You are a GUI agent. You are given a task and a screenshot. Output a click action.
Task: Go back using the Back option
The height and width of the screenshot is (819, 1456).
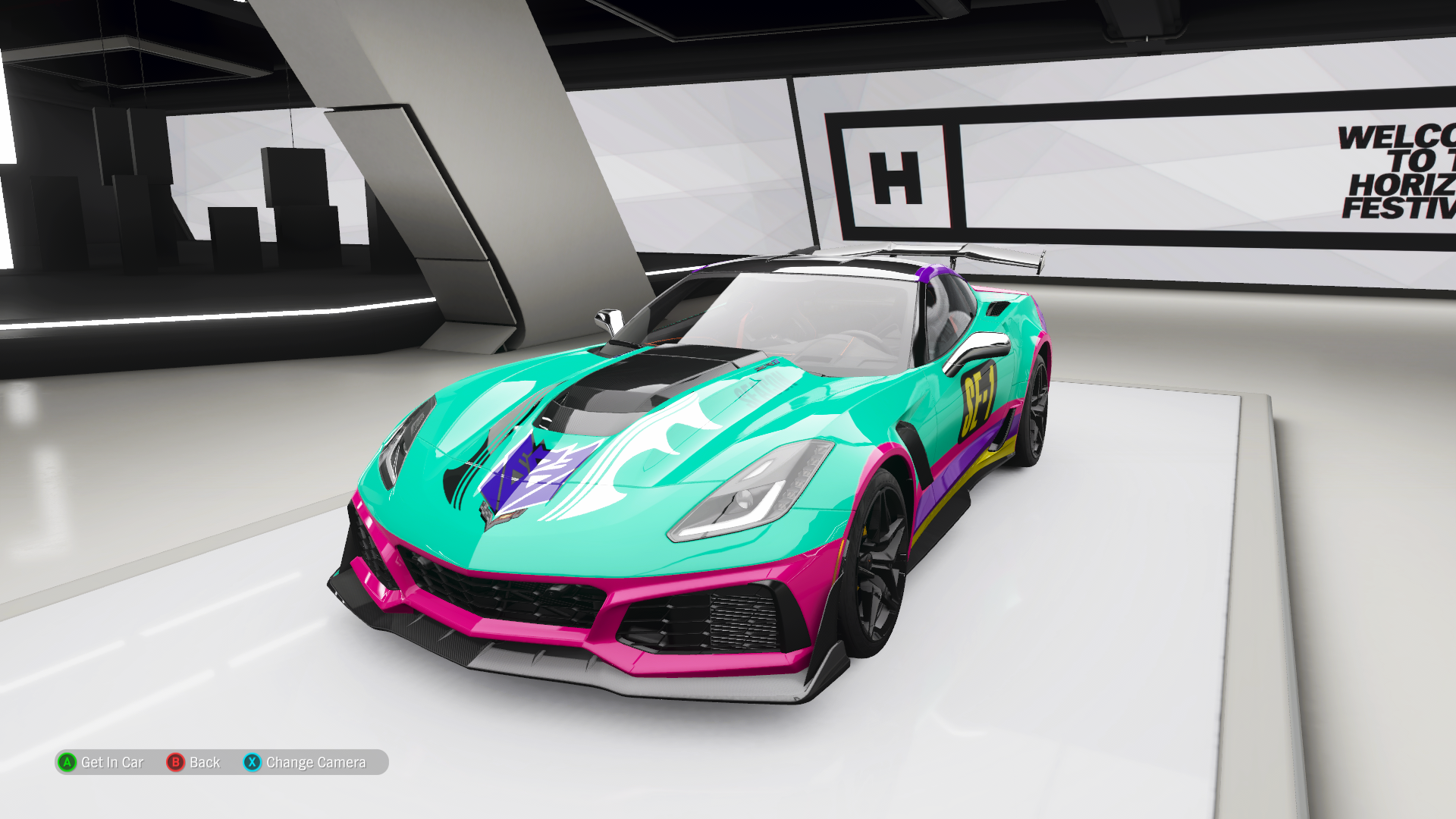tap(194, 762)
